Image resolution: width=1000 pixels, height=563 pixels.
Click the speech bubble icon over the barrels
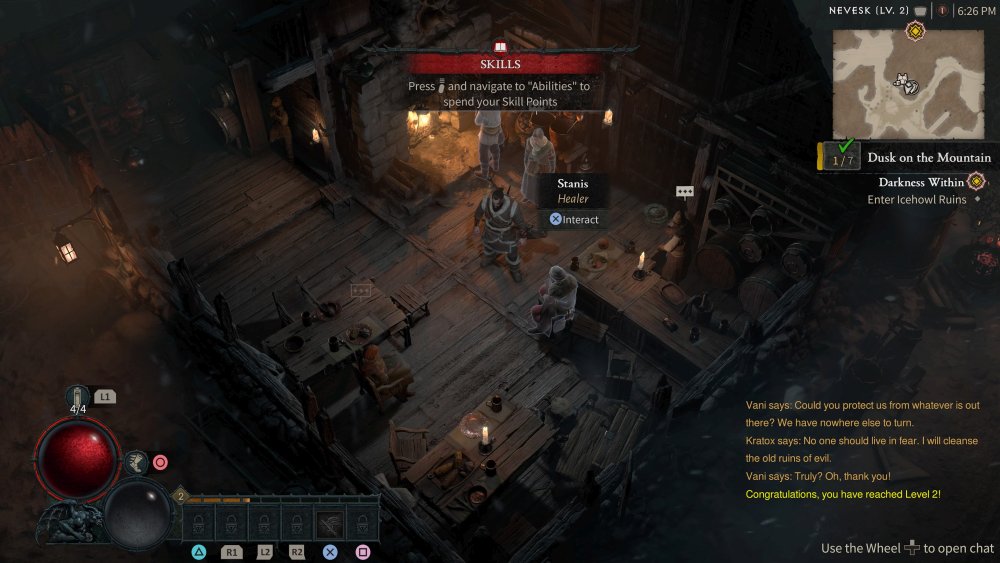684,191
